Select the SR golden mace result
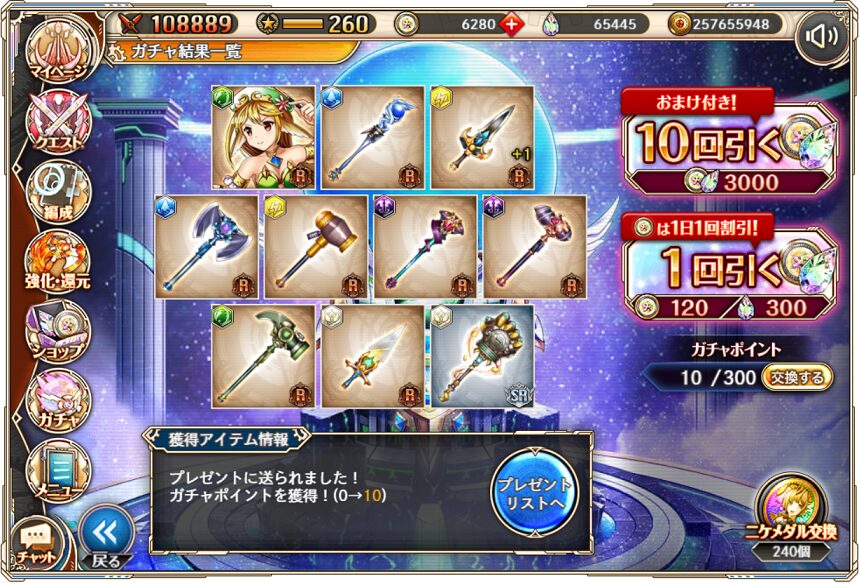This screenshot has height=583, width=859. [482, 356]
